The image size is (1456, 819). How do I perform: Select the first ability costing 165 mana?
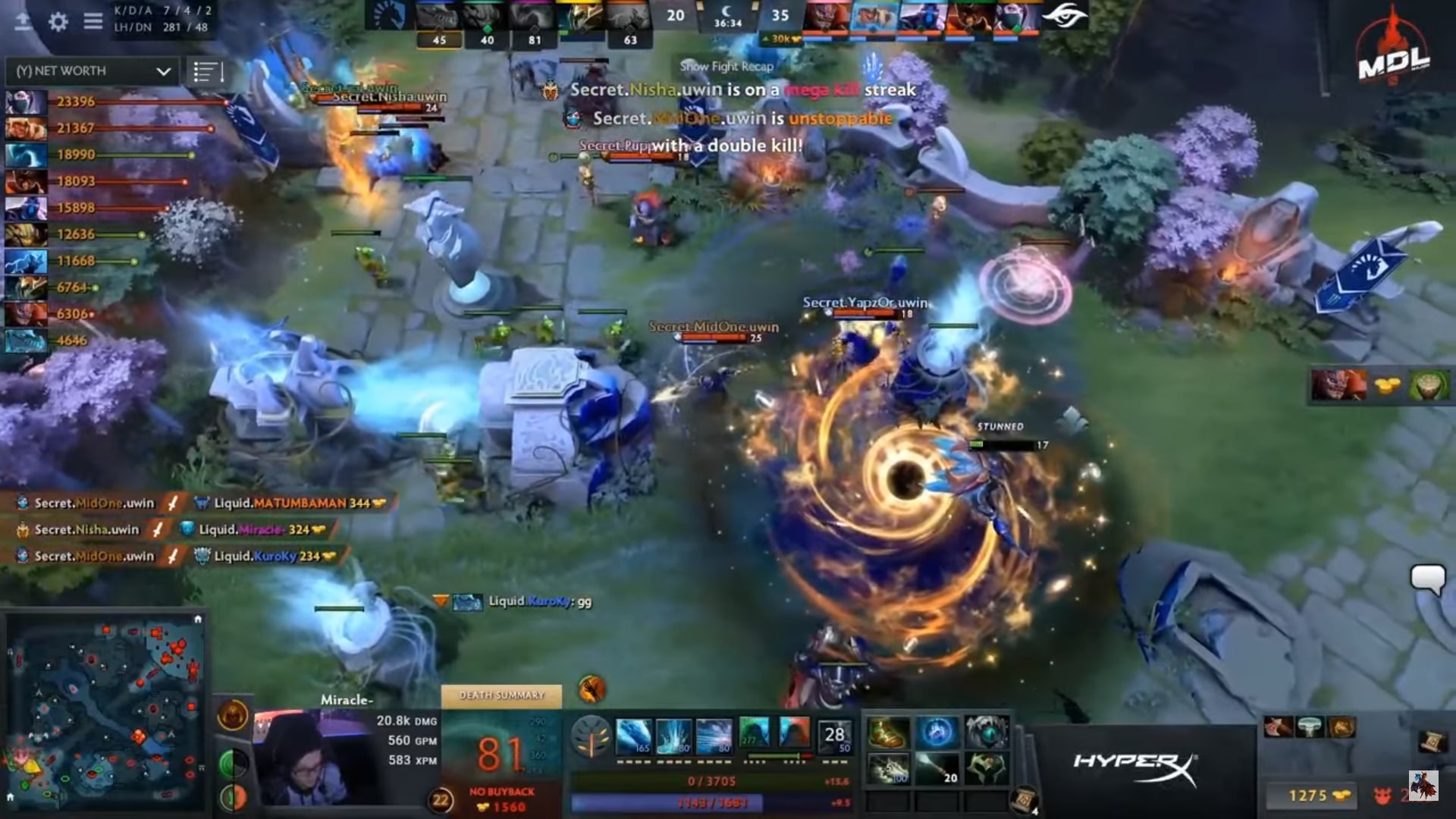coord(632,737)
